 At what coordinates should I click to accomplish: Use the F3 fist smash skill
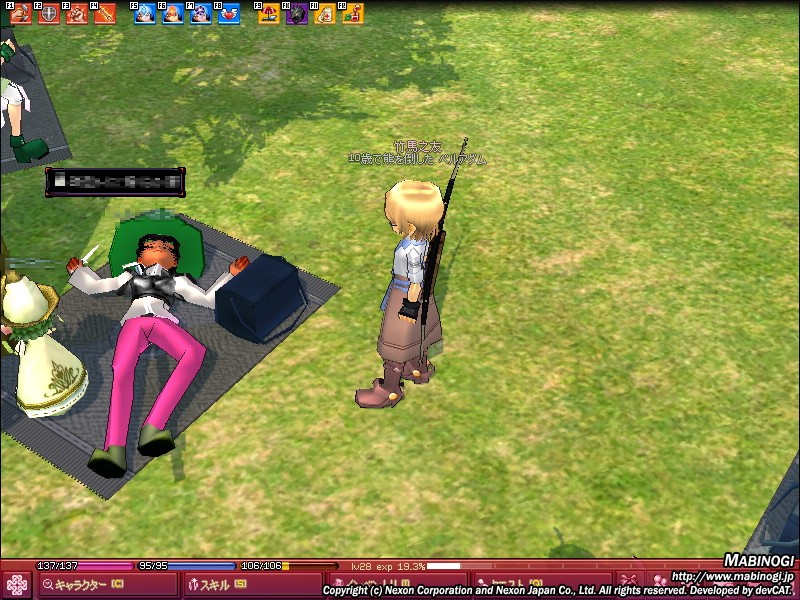[x=76, y=14]
